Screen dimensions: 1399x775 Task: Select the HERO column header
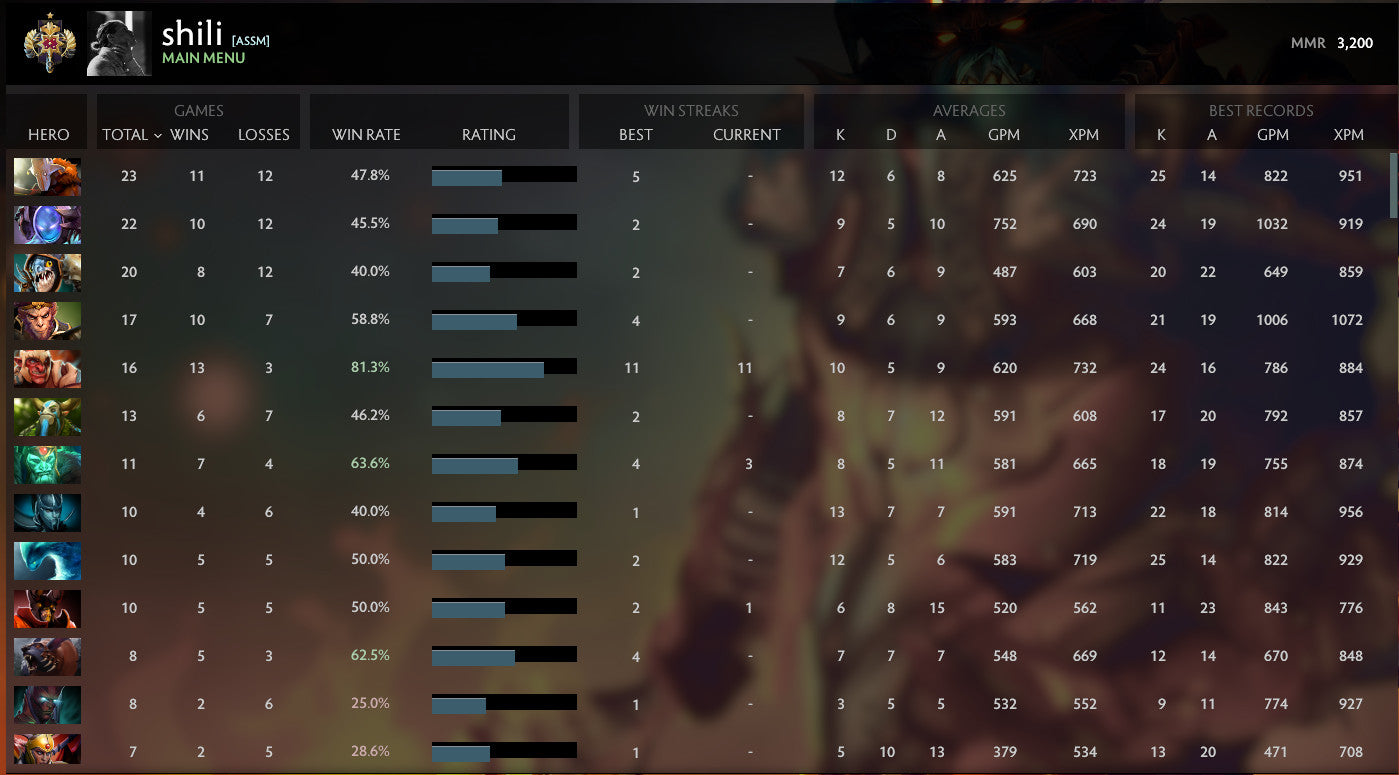tap(47, 134)
